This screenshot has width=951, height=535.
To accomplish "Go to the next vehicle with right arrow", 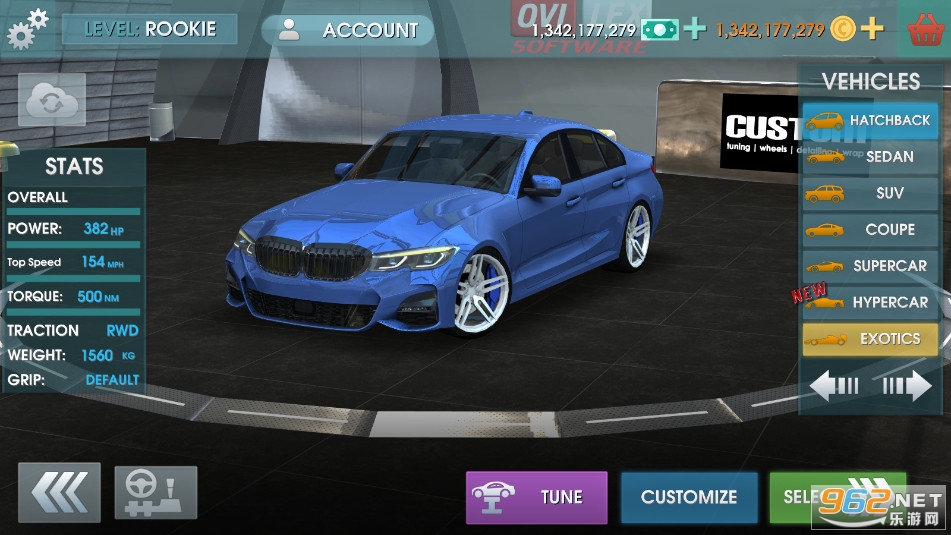I will [906, 386].
